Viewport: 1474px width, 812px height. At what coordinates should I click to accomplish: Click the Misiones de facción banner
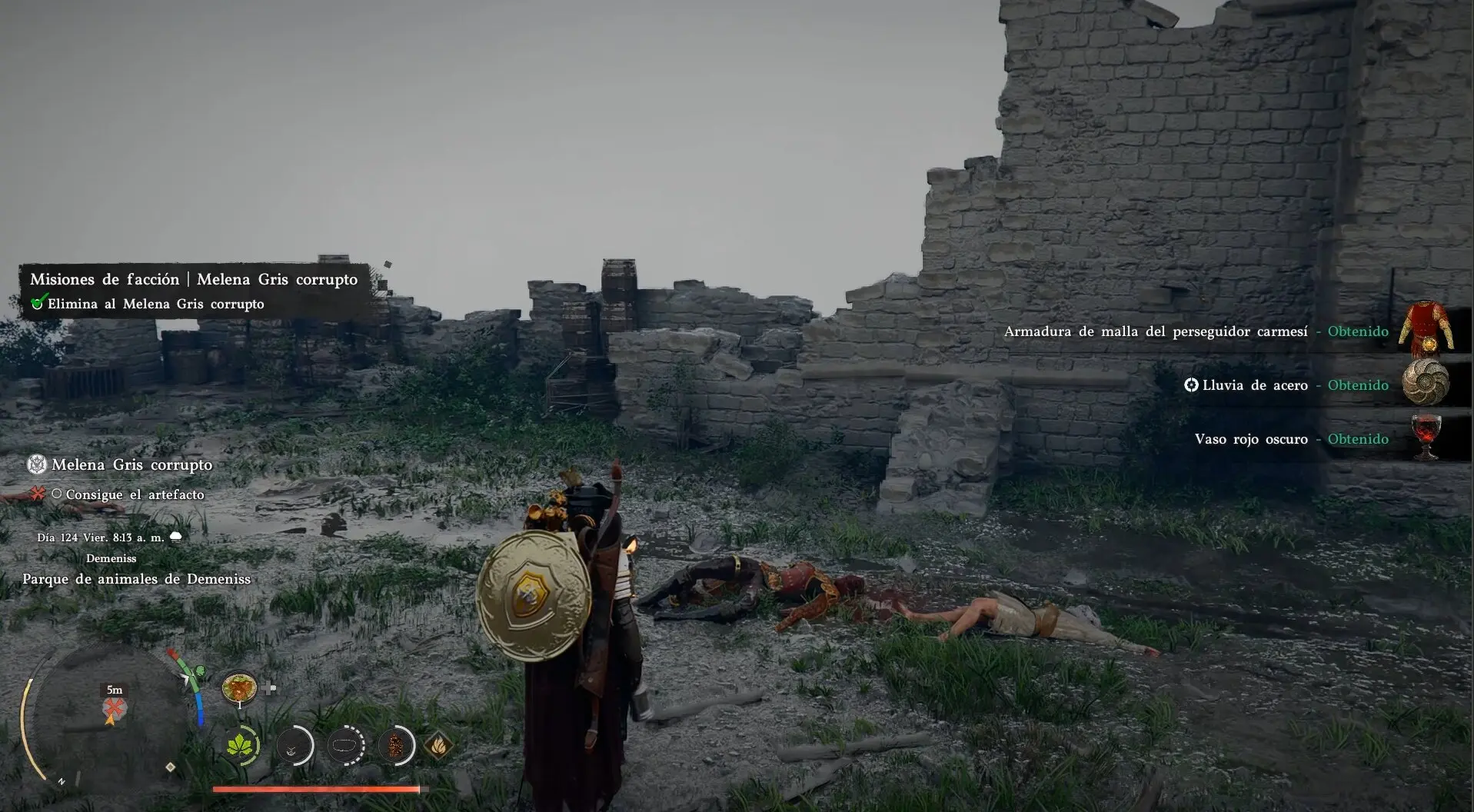[193, 279]
